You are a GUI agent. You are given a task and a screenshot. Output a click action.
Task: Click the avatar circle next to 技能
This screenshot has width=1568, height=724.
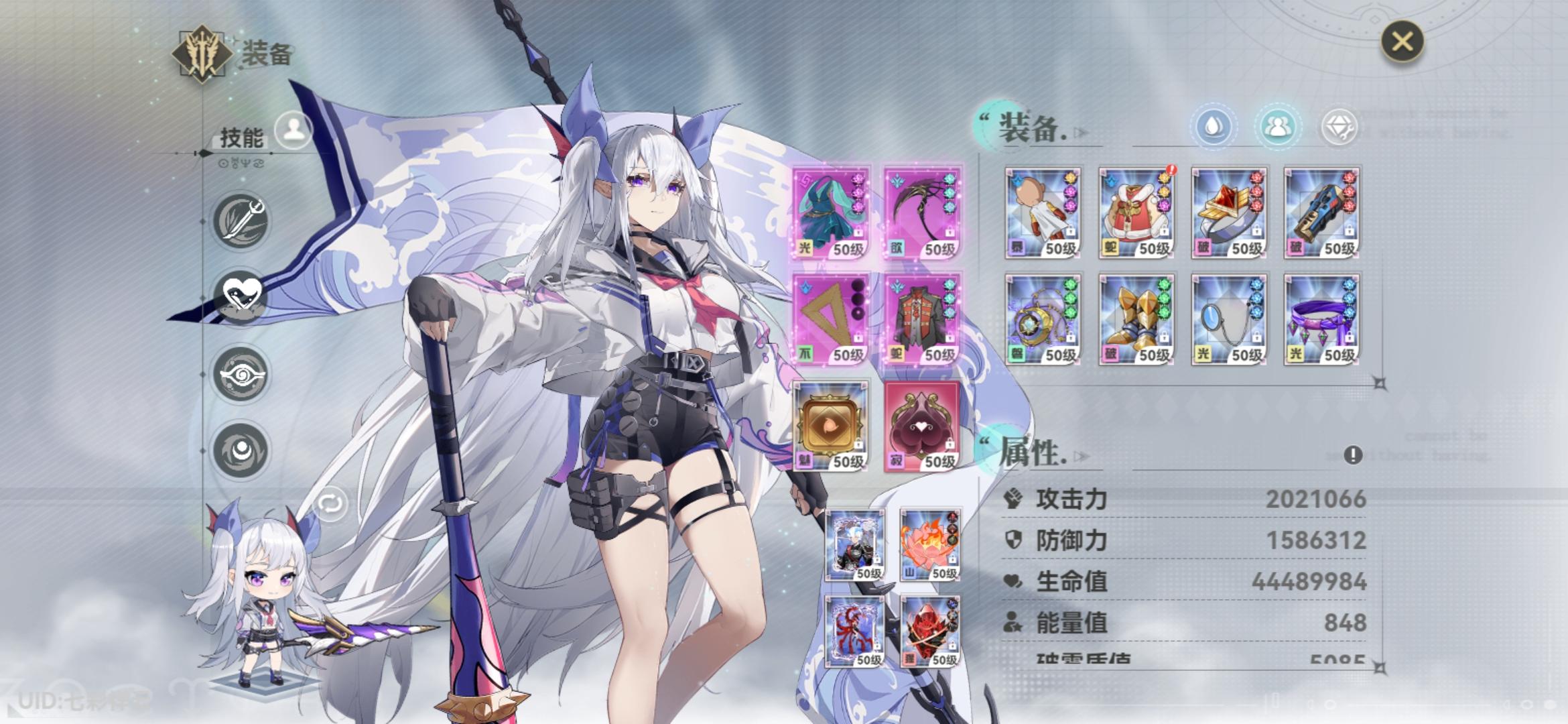[293, 130]
